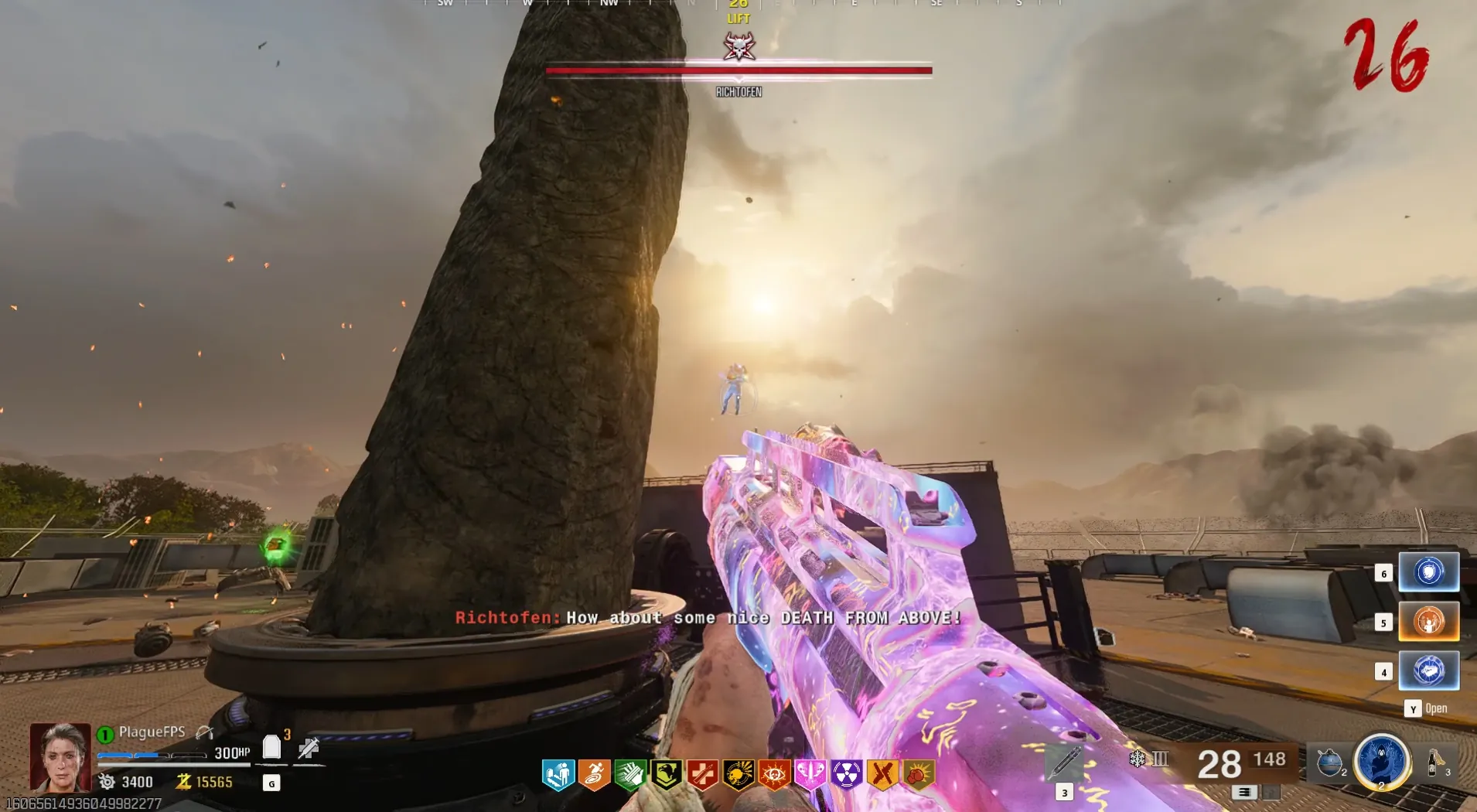Trigger the hooded figure field upgrade
This screenshot has width=1477, height=812.
click(1381, 762)
